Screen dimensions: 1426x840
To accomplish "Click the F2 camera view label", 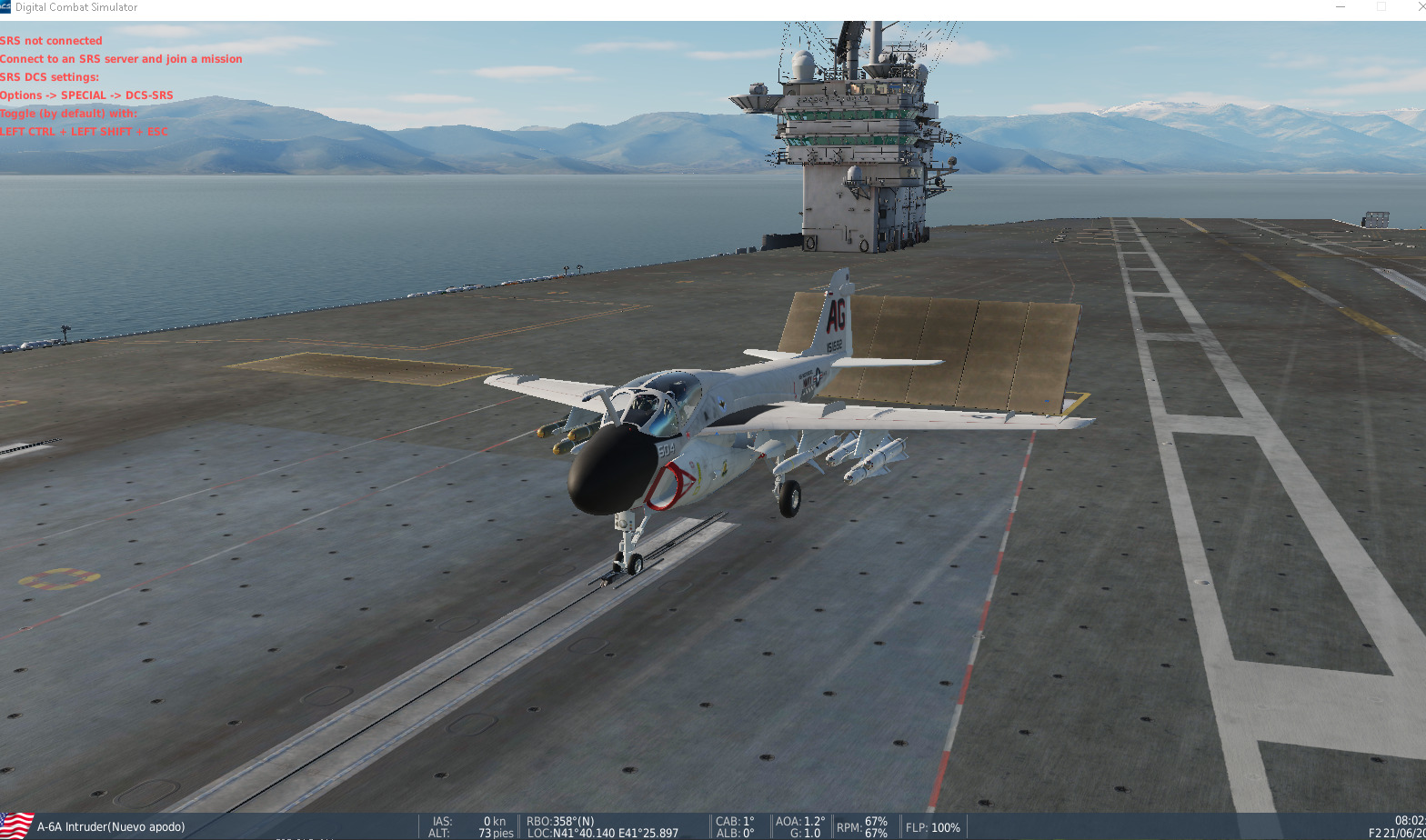I will click(1379, 832).
